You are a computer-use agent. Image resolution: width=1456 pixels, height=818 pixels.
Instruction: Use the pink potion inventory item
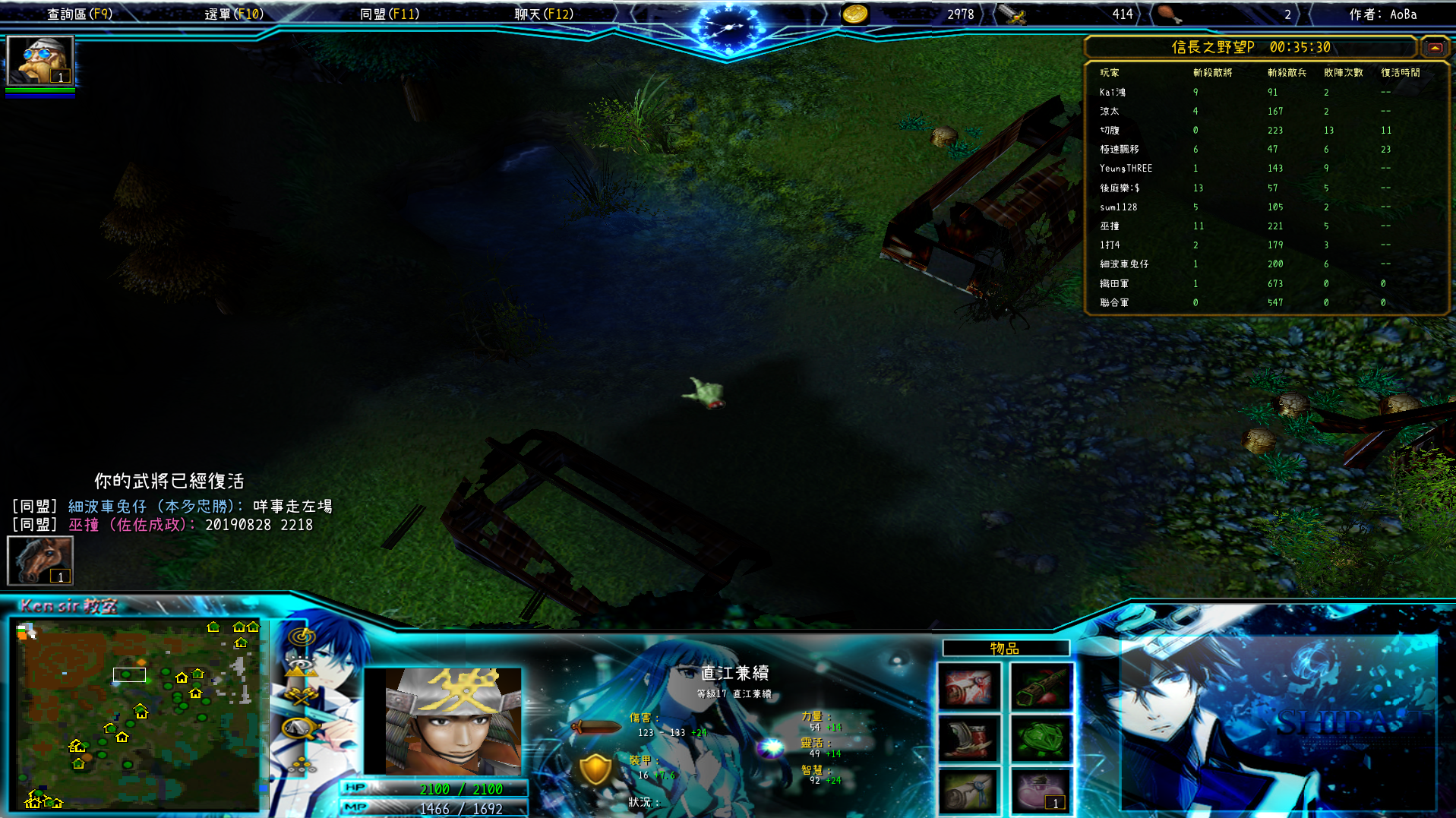[1040, 791]
